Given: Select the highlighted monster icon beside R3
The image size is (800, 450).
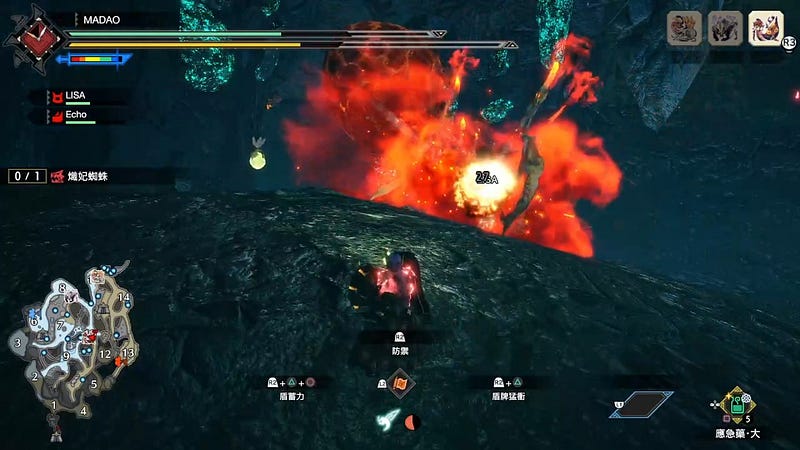Looking at the screenshot, I should 765,28.
